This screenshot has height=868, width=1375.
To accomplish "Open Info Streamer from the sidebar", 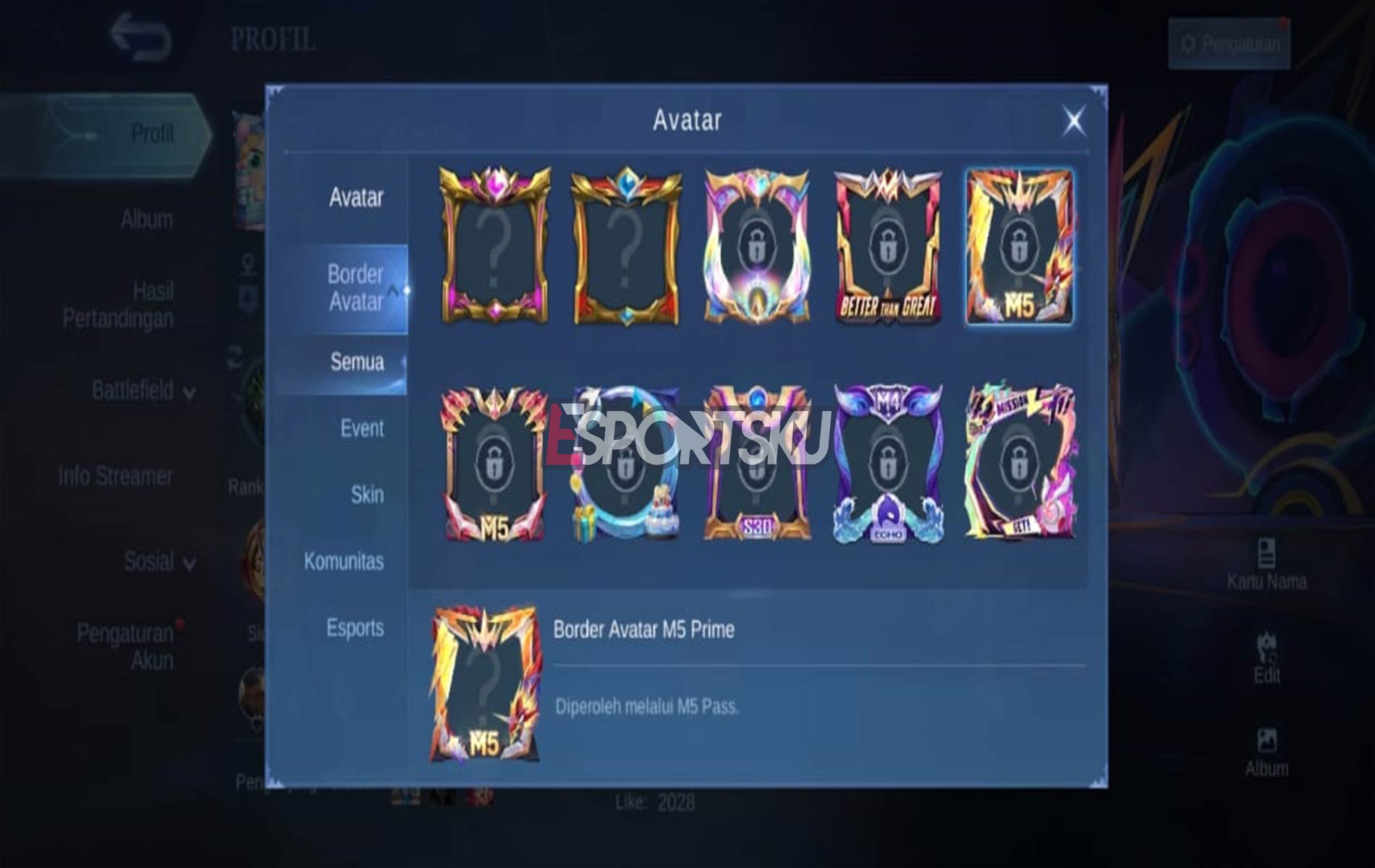I will 116,474.
